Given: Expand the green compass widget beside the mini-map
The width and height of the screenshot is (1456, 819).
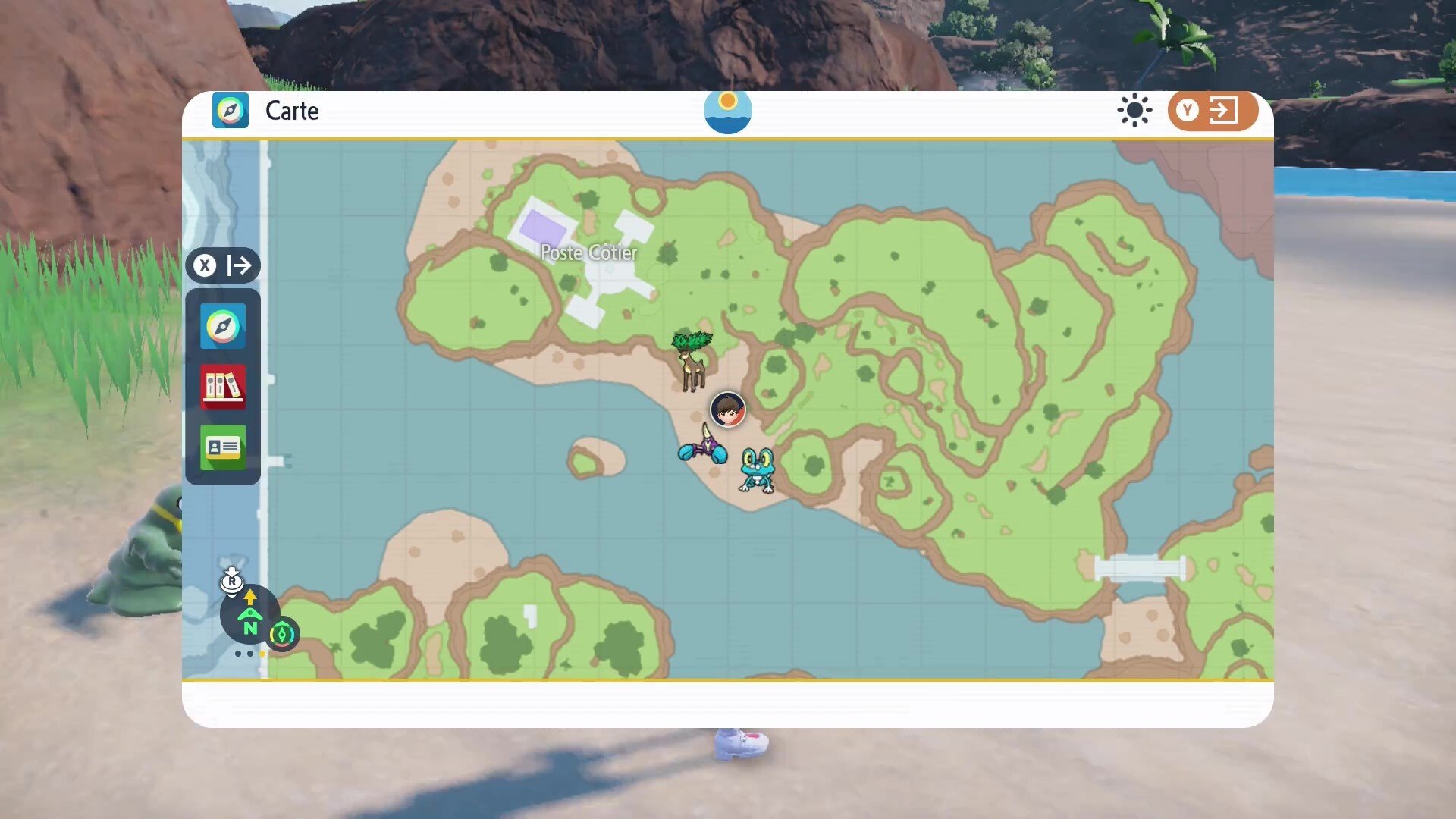Looking at the screenshot, I should 283,635.
